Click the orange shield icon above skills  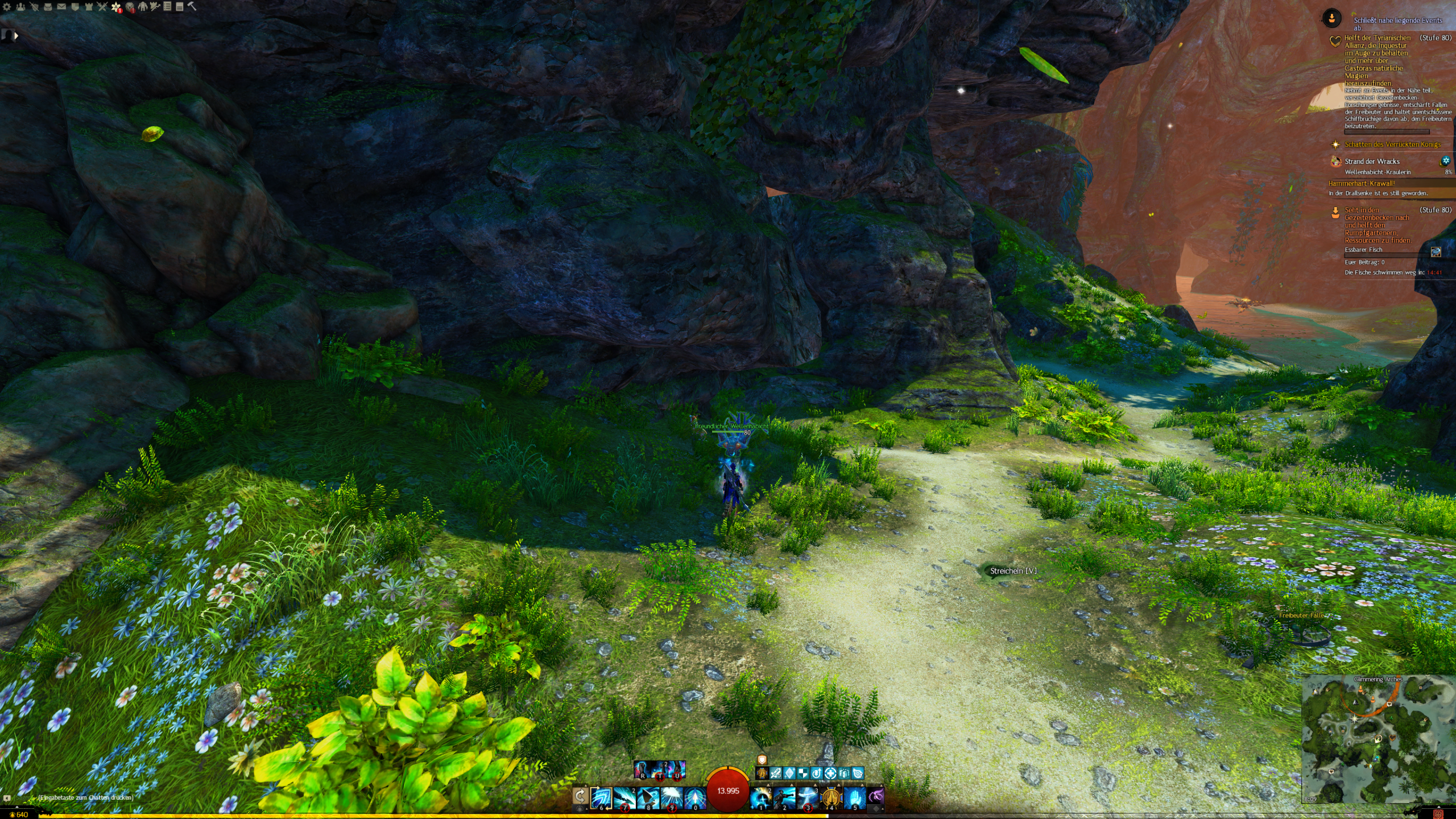762,760
